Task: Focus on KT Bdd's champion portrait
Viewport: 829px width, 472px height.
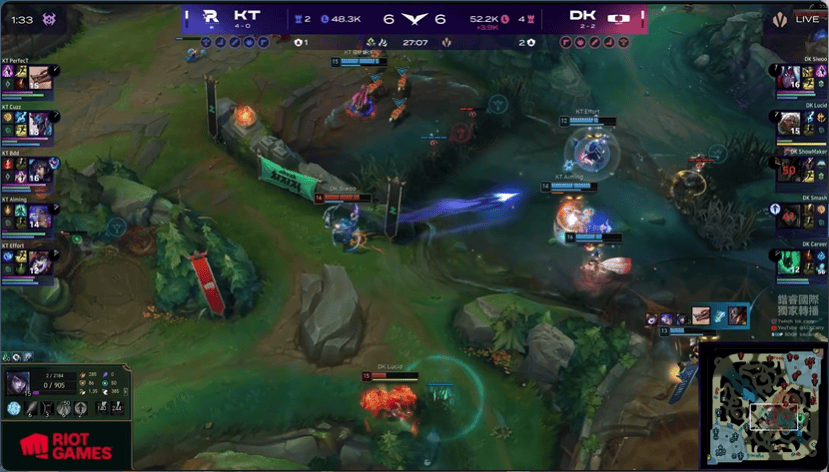Action: coord(40,170)
